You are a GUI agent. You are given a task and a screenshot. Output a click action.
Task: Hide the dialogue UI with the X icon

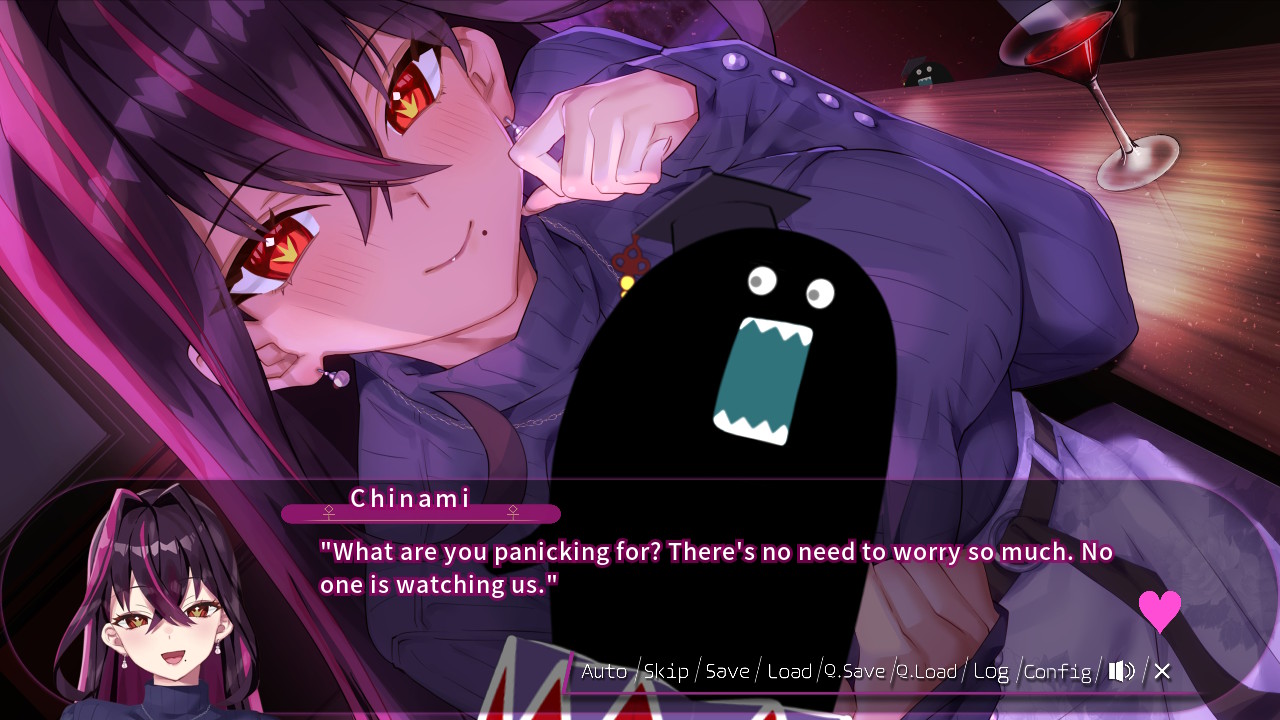1161,671
